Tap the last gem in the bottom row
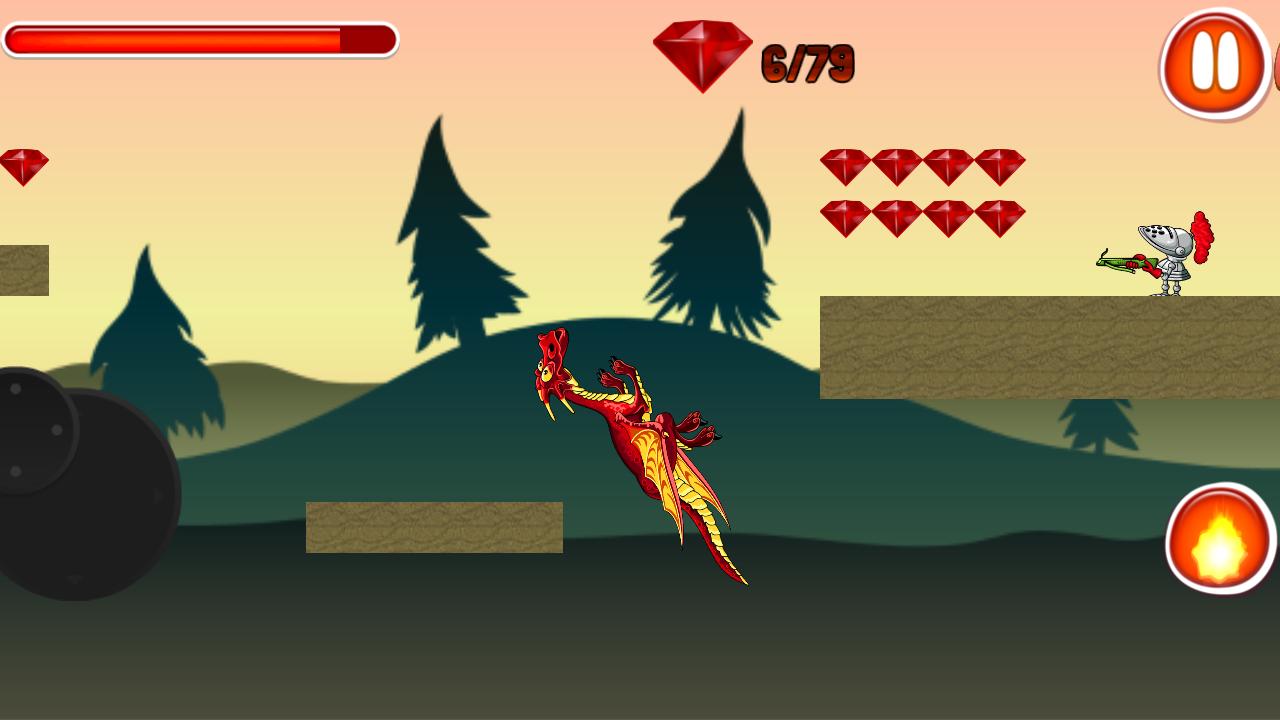The height and width of the screenshot is (720, 1280). (1000, 219)
